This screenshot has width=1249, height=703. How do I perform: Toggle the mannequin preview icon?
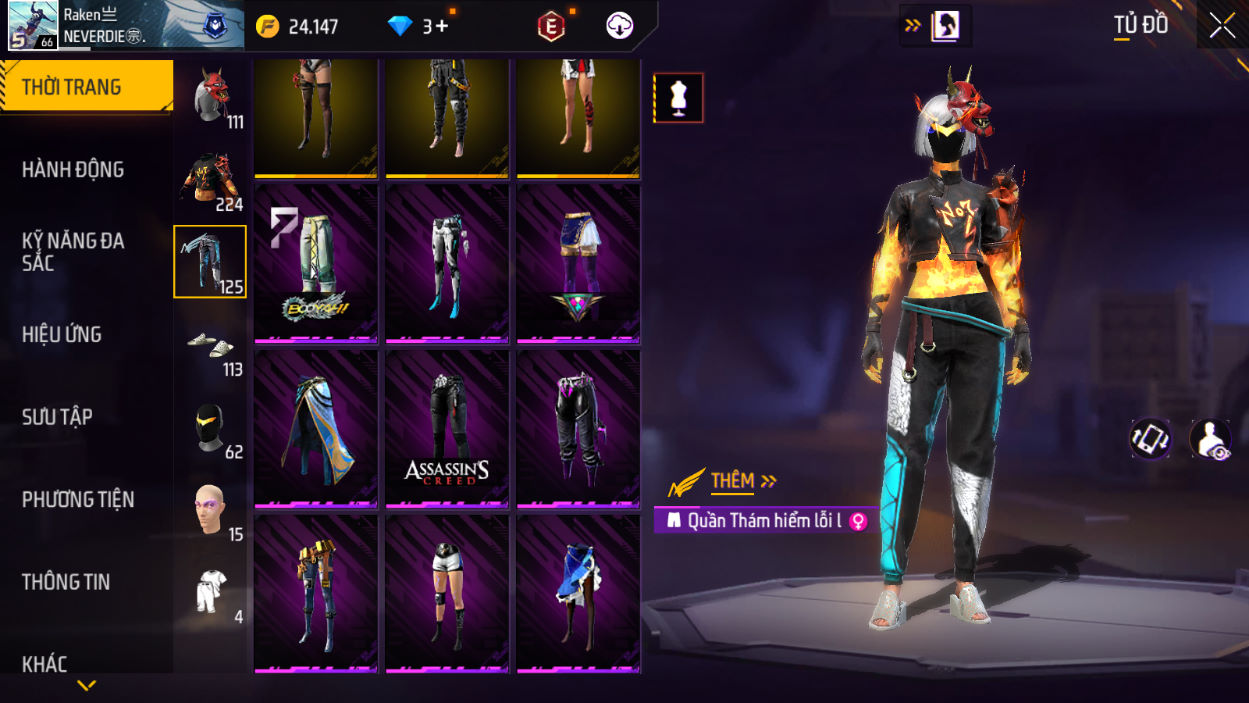coord(679,98)
